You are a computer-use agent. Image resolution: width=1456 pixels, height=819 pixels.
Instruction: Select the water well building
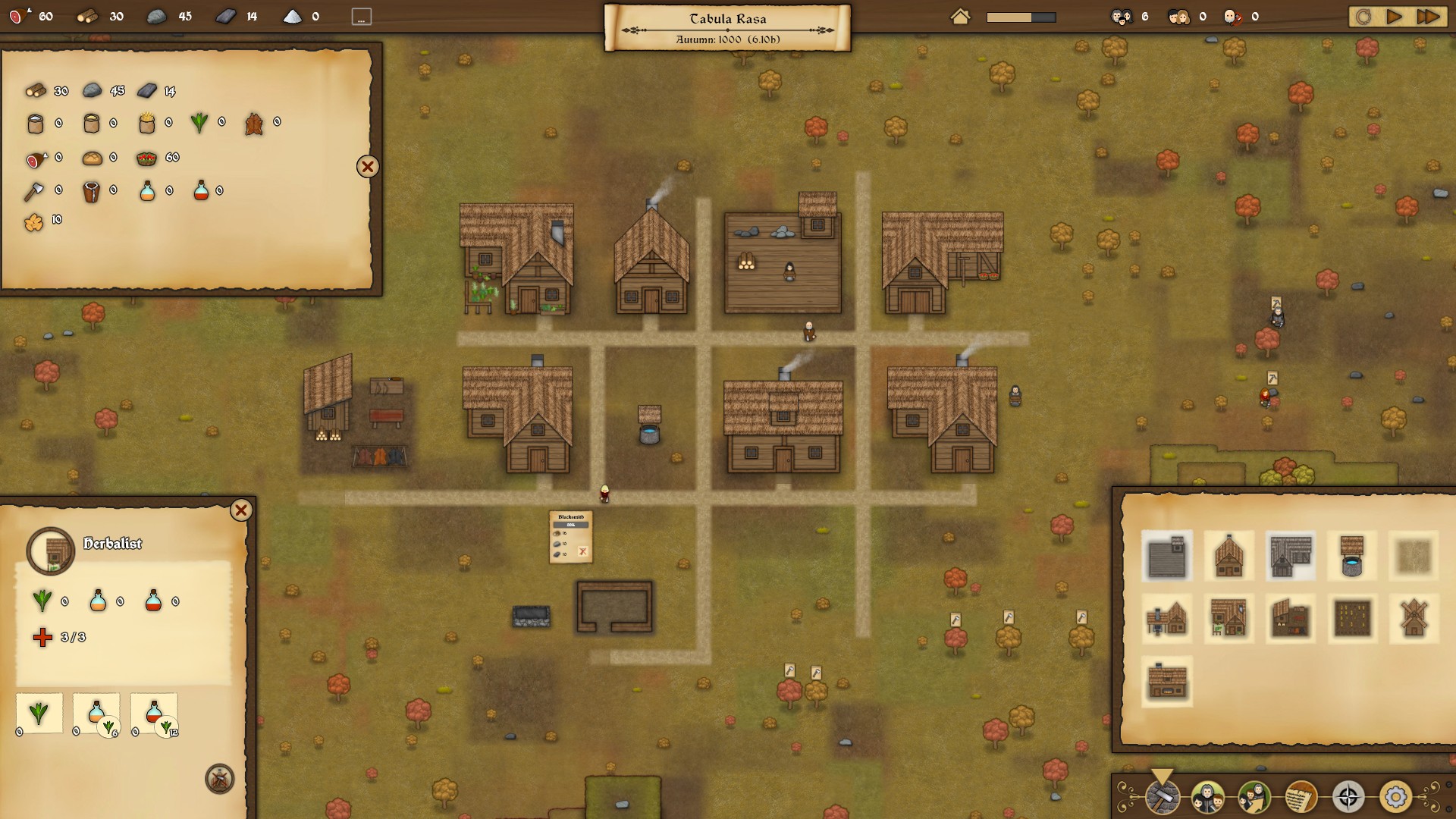point(1352,556)
